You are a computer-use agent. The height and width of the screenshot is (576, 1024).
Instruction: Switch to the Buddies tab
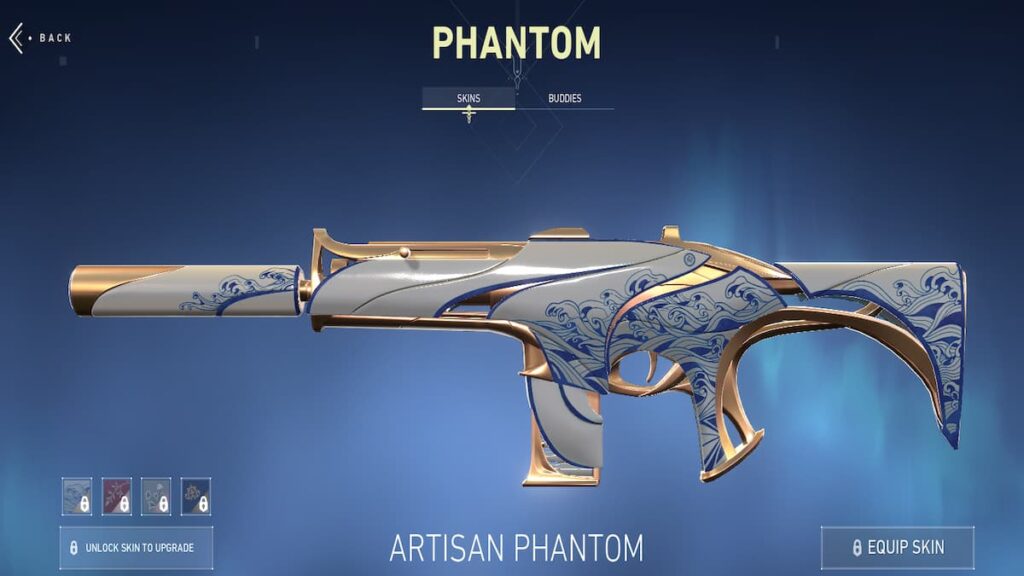pyautogui.click(x=564, y=99)
